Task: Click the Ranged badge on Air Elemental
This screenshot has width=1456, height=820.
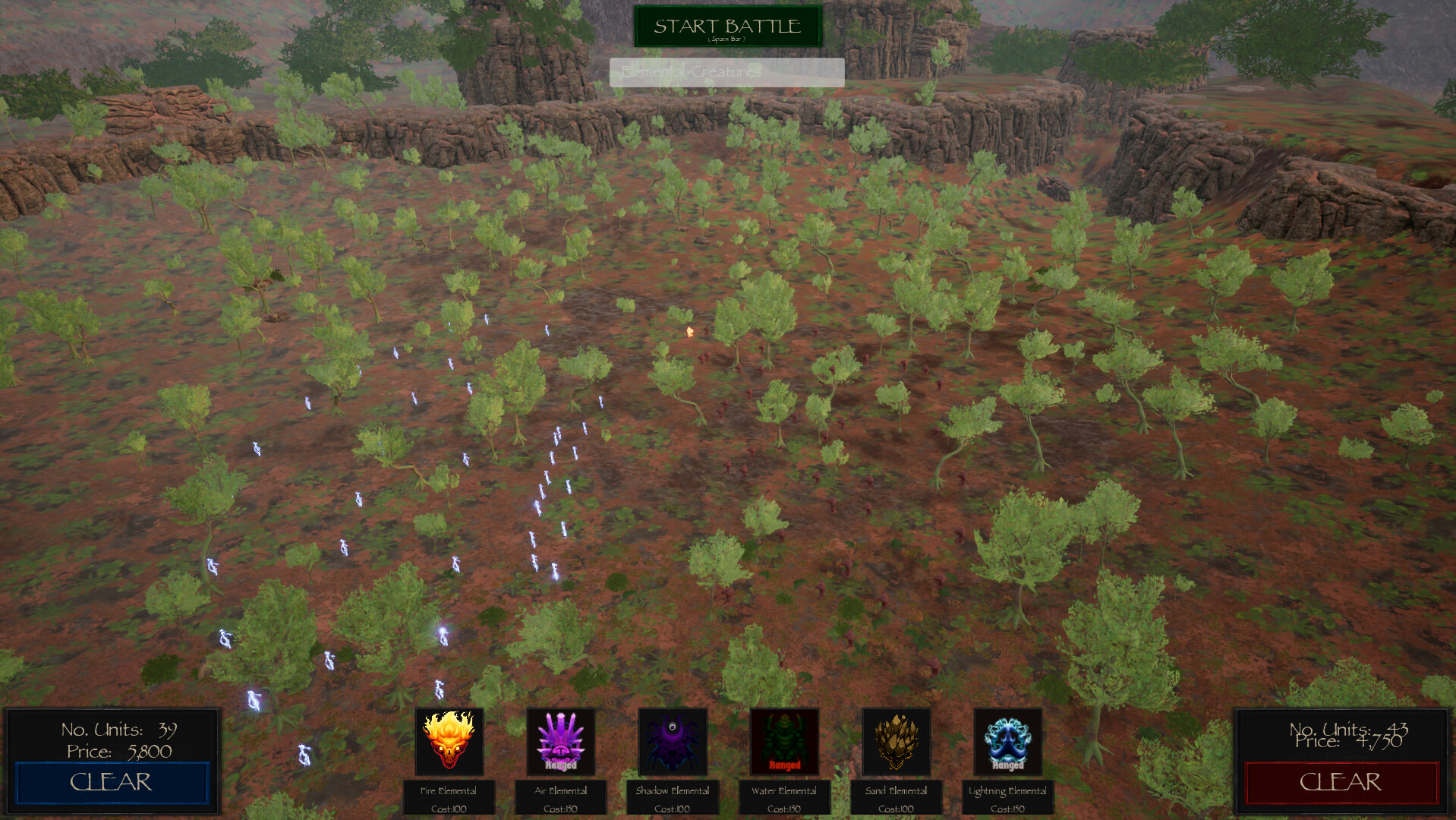Action: 561,767
